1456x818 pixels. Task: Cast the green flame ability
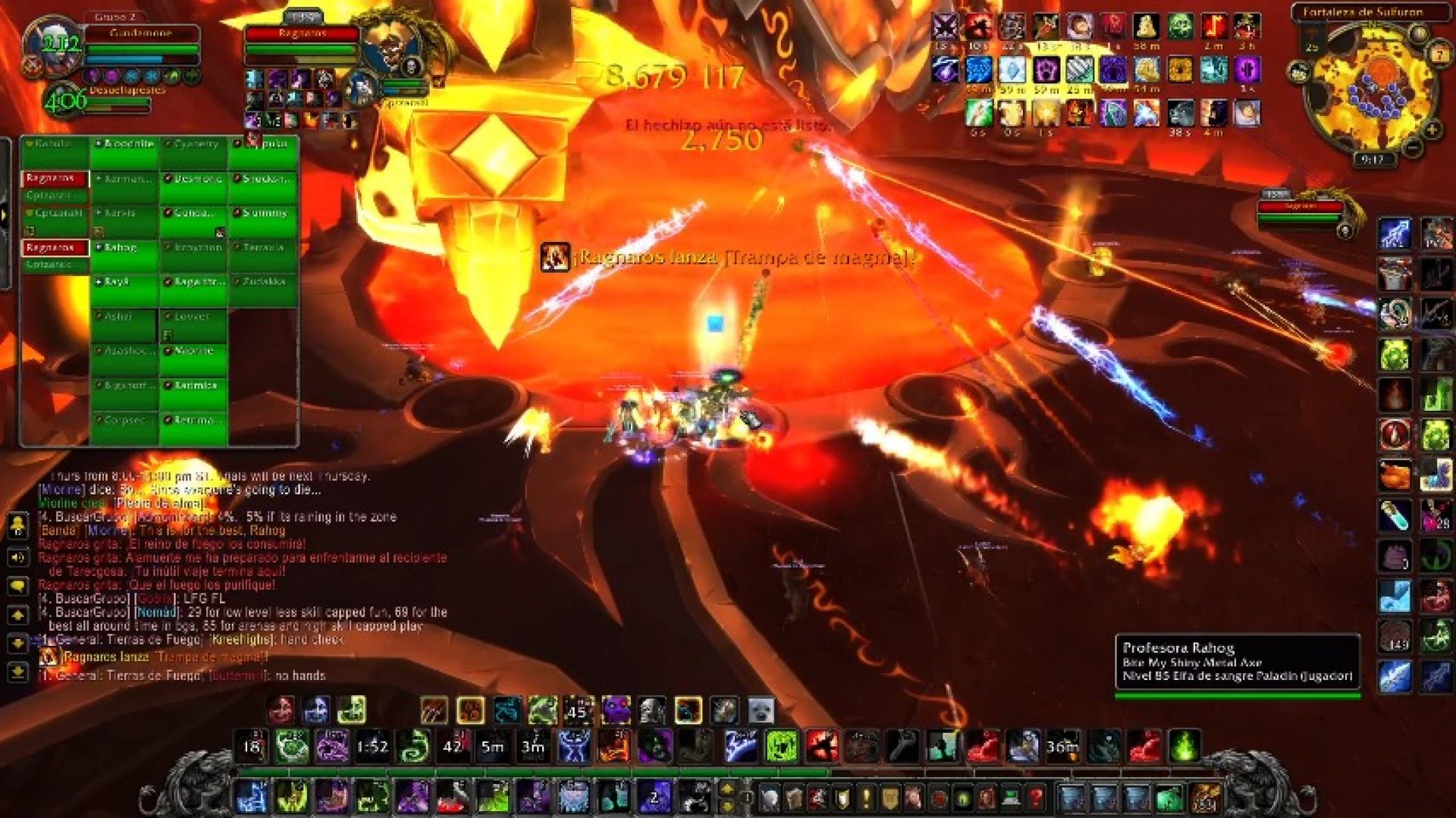point(1185,746)
